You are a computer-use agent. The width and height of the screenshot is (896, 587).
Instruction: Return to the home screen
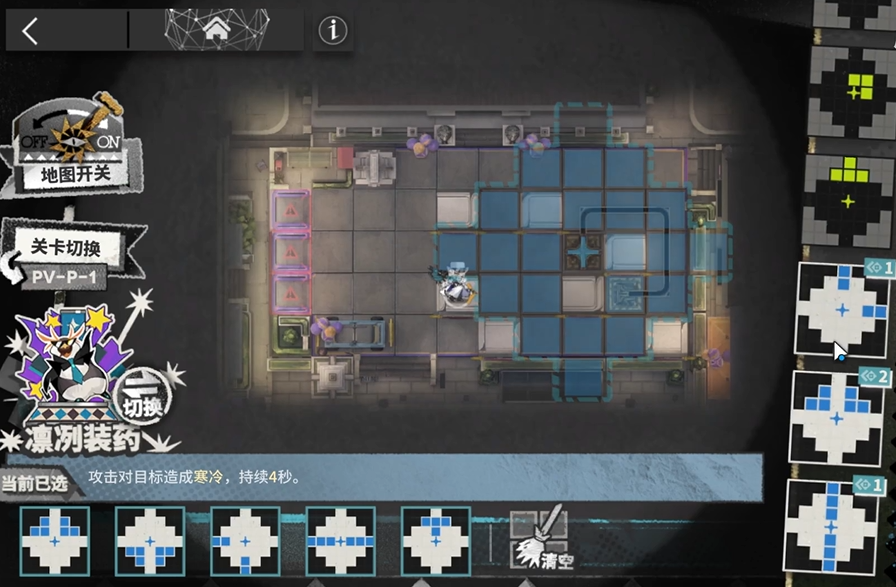coord(216,31)
